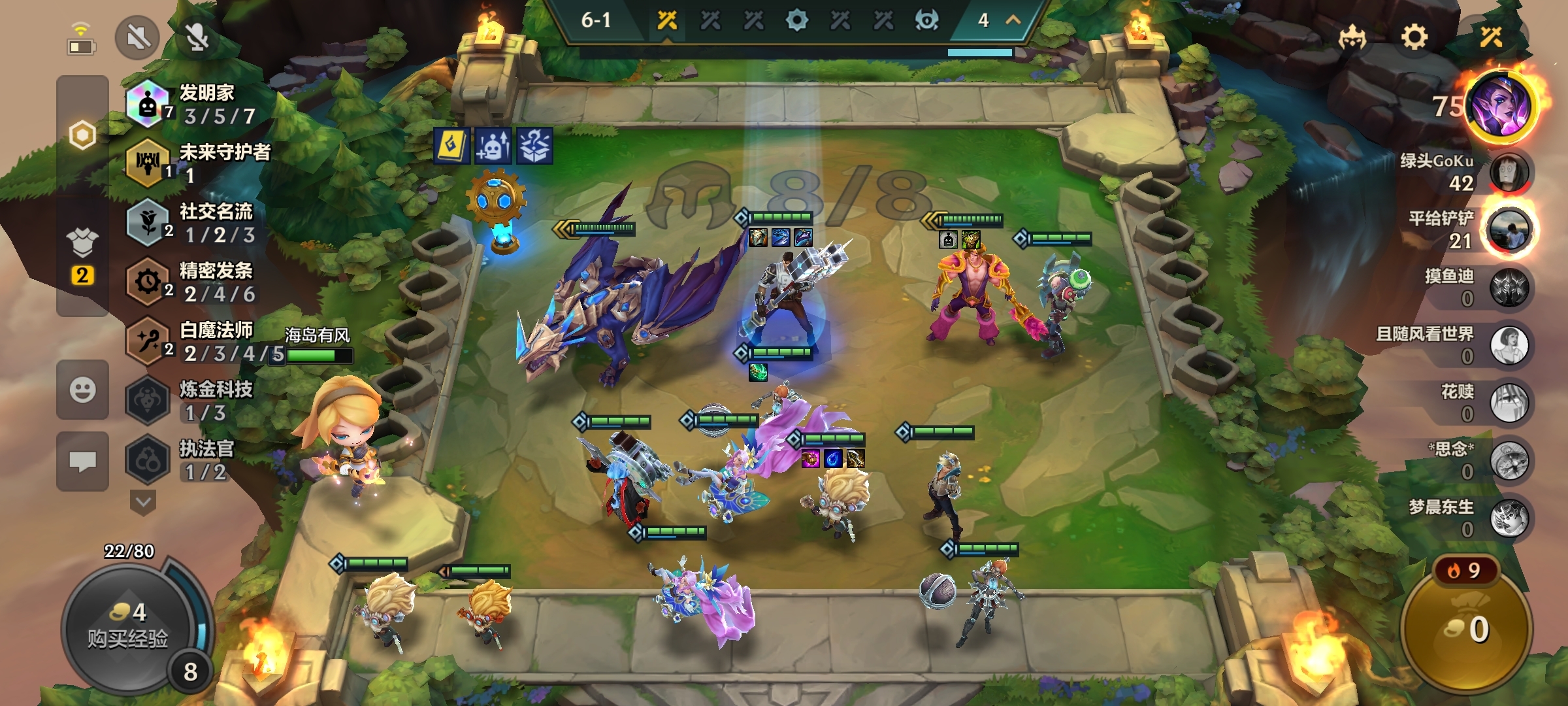This screenshot has height=706, width=1568.
Task: Inspect the mystery box augment icon
Action: coord(534,145)
